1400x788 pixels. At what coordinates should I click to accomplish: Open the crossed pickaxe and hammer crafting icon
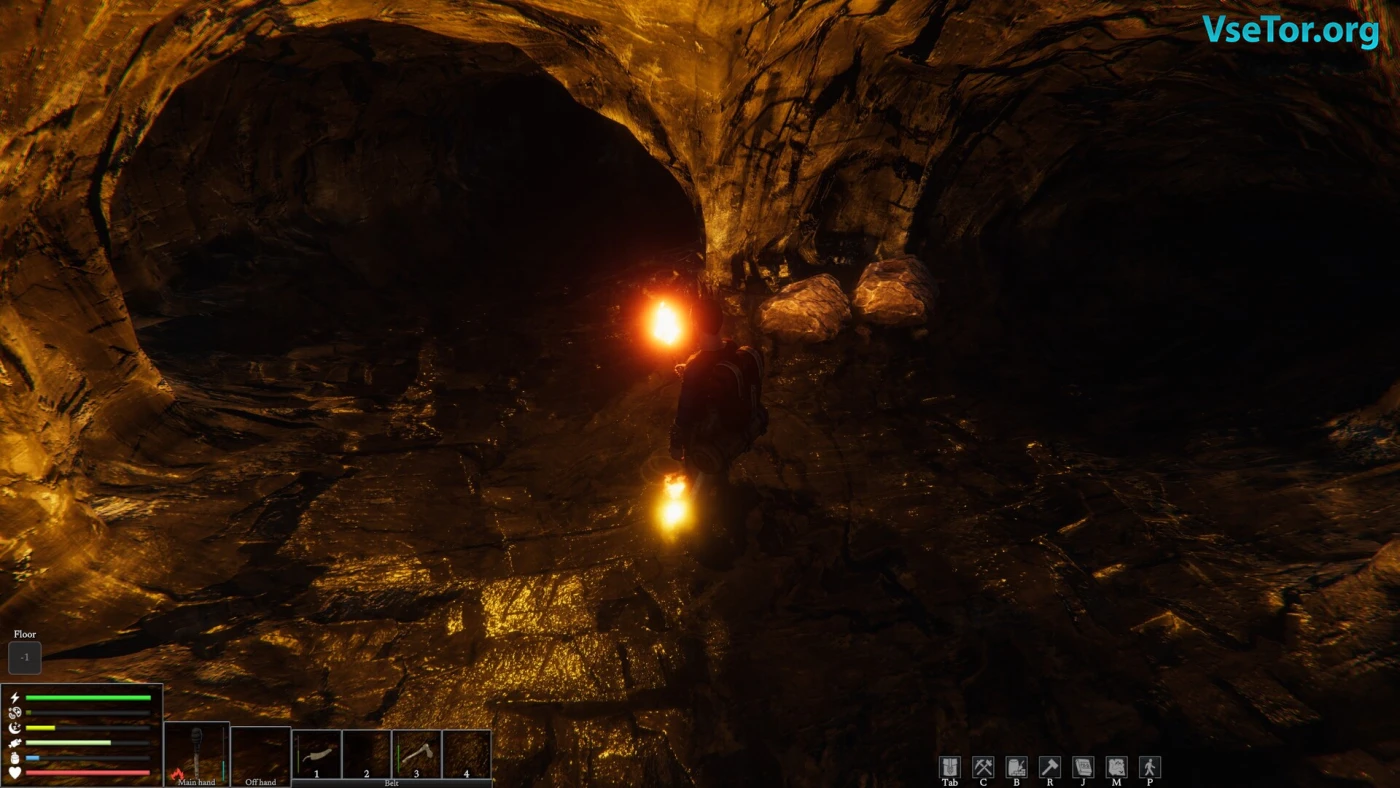coord(983,767)
